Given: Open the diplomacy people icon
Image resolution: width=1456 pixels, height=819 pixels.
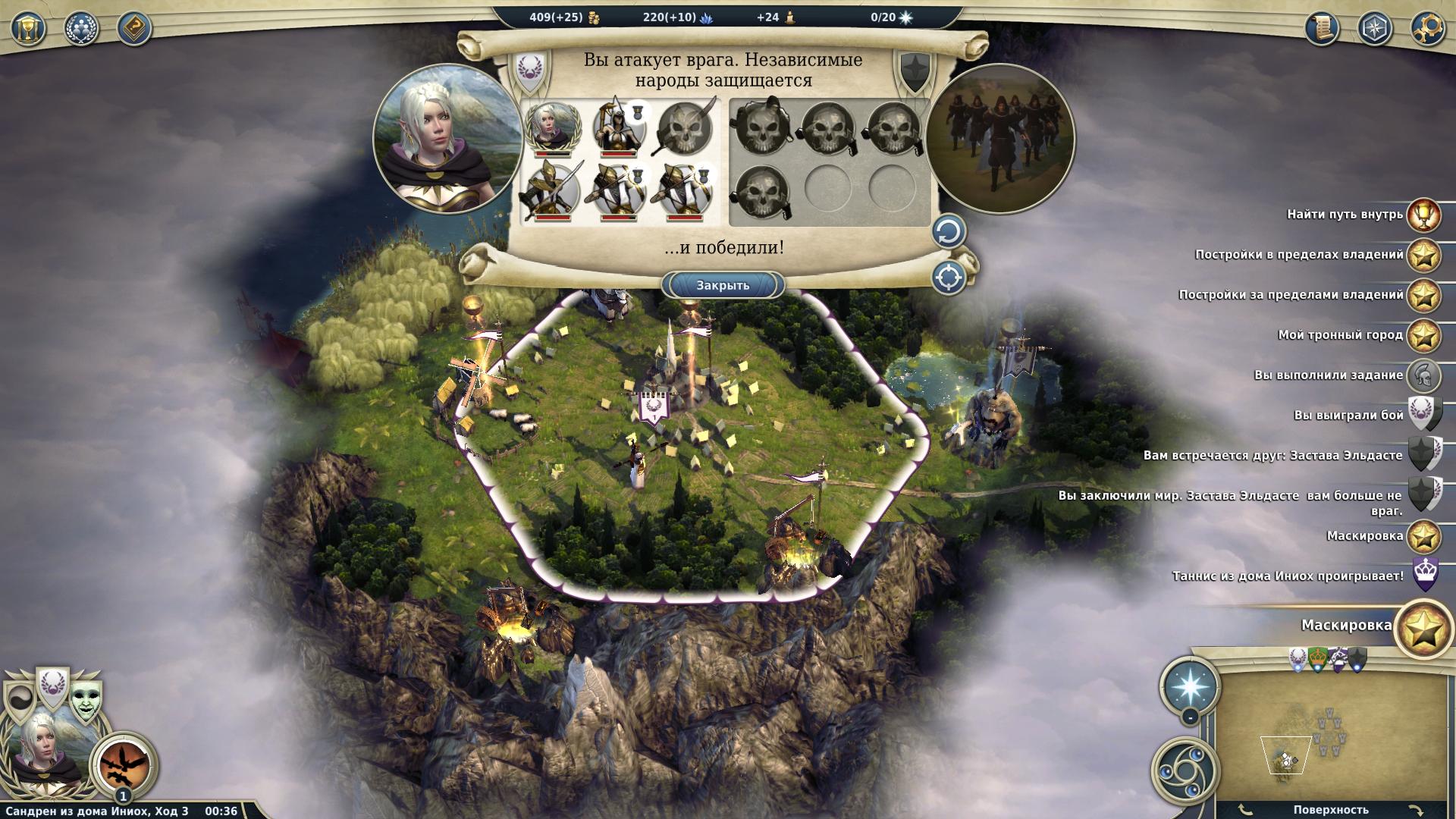Looking at the screenshot, I should [81, 29].
